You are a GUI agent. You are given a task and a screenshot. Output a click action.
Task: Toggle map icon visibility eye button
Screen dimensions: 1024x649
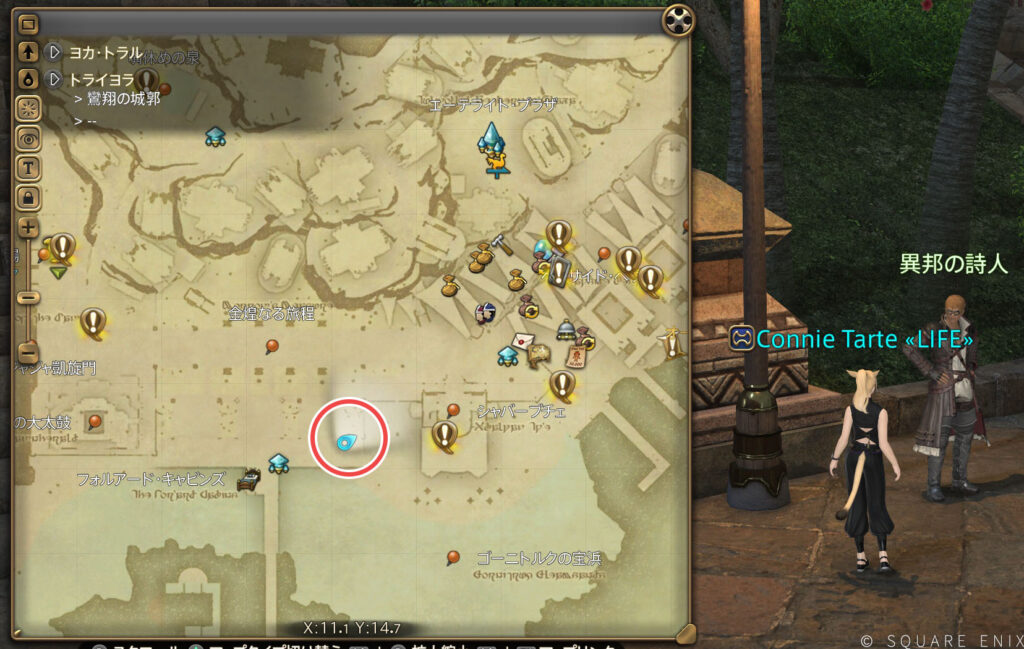point(28,138)
